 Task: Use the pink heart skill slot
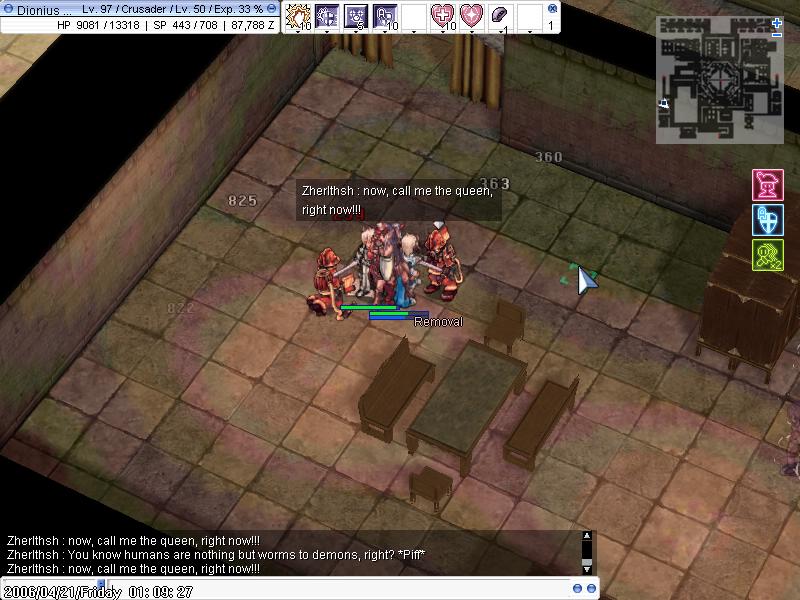pyautogui.click(x=471, y=16)
